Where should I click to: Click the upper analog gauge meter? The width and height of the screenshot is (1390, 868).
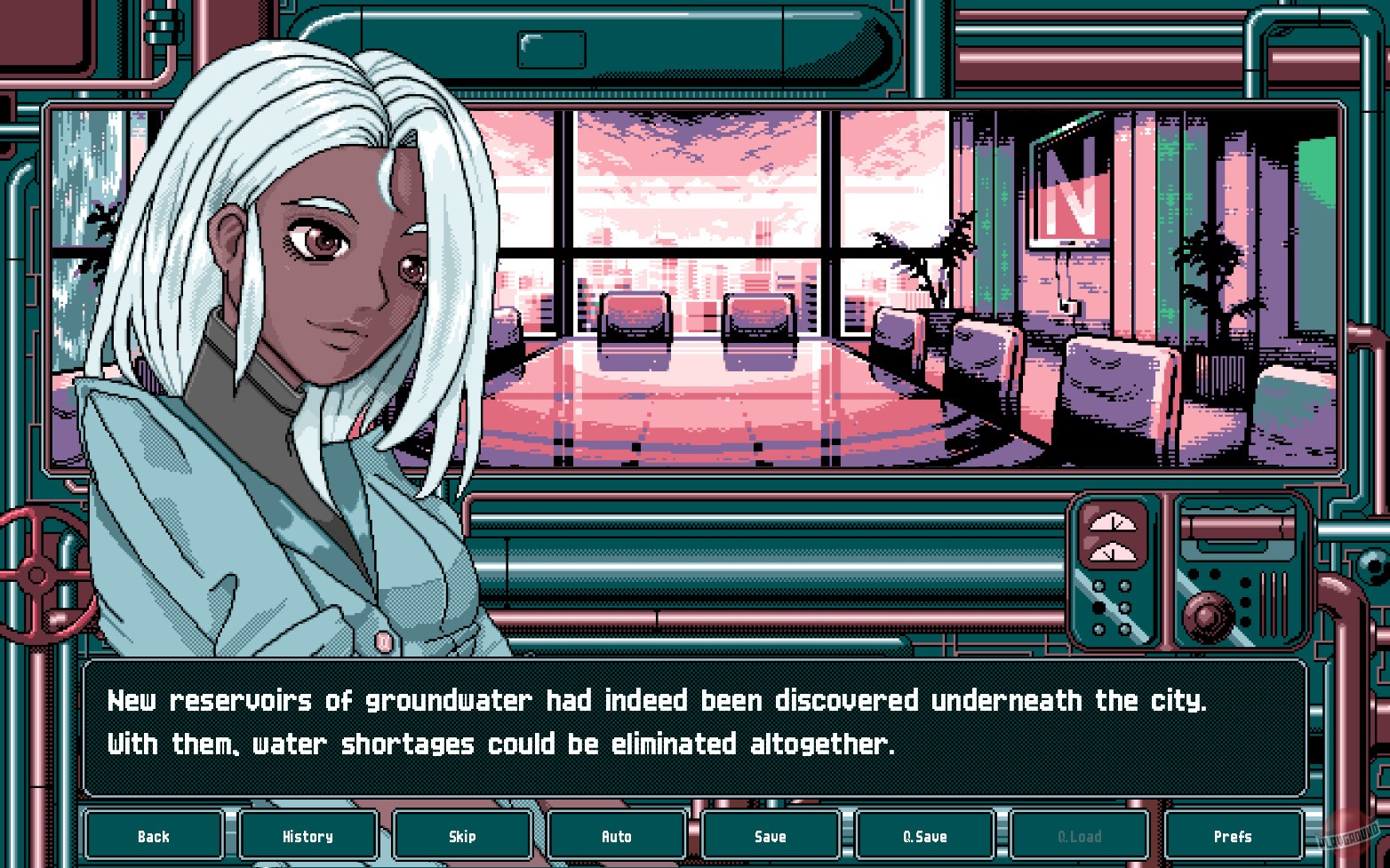tap(1114, 522)
